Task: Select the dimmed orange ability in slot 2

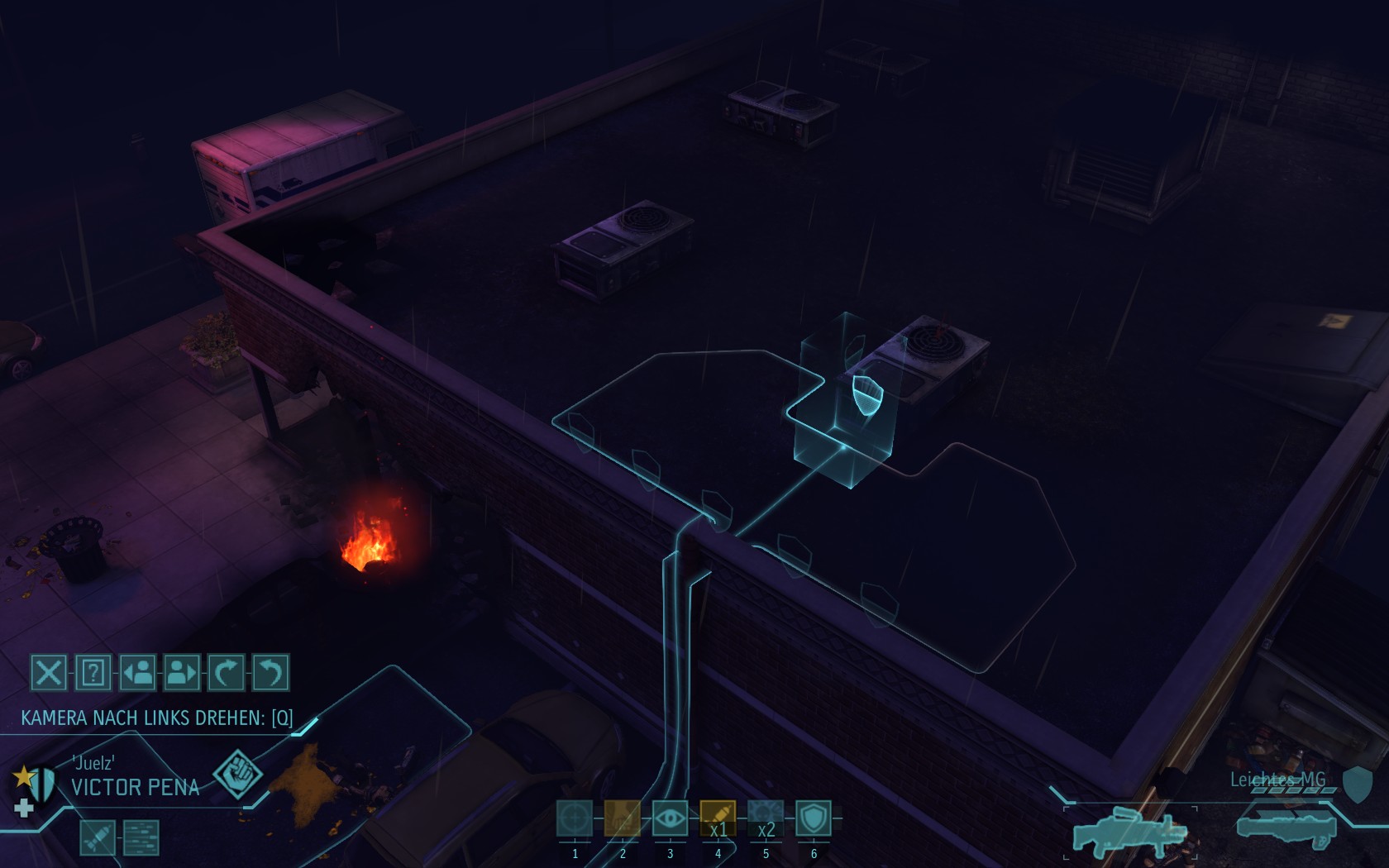Action: coord(622,818)
